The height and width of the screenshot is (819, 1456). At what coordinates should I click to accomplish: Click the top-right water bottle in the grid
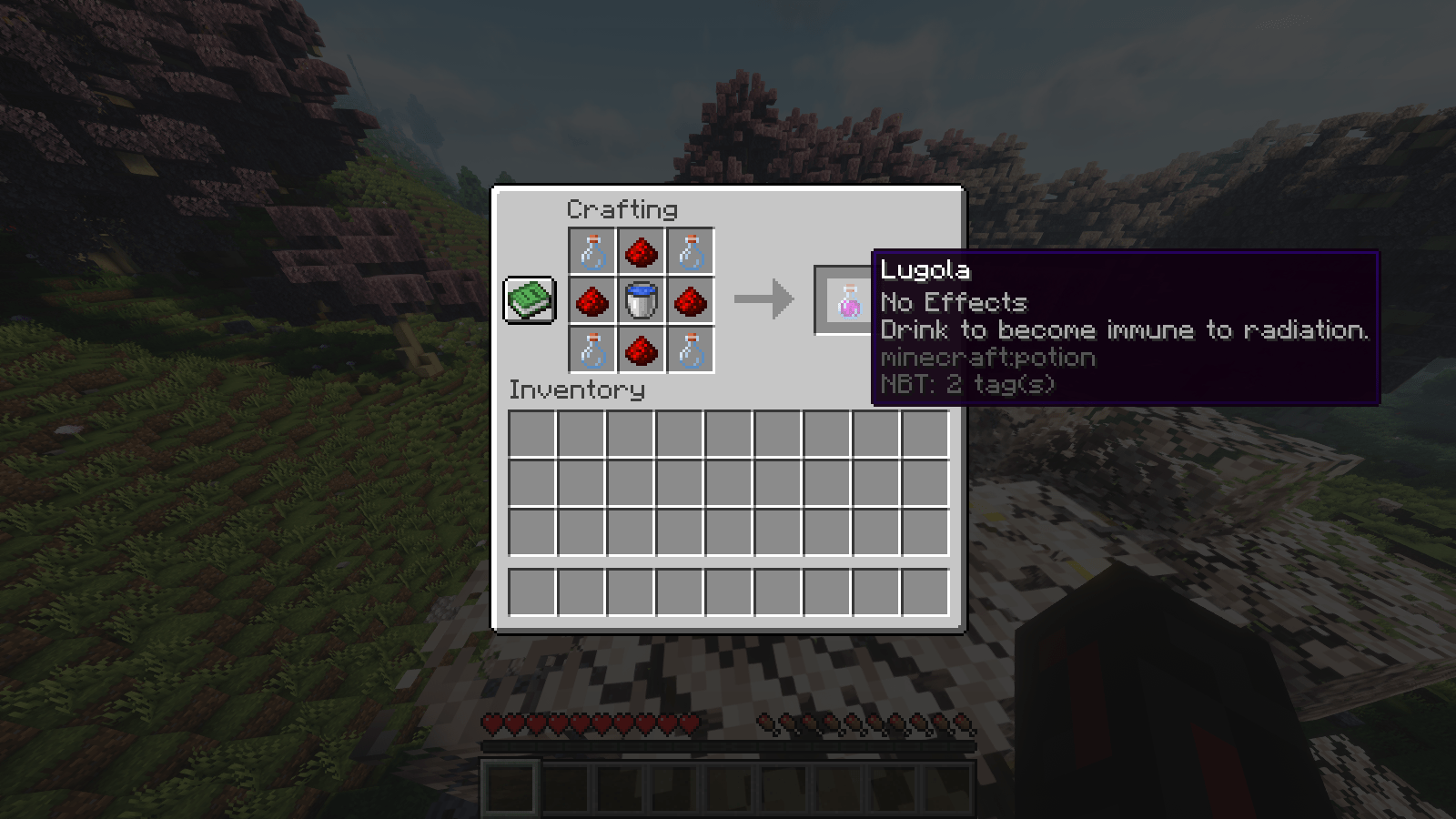692,253
